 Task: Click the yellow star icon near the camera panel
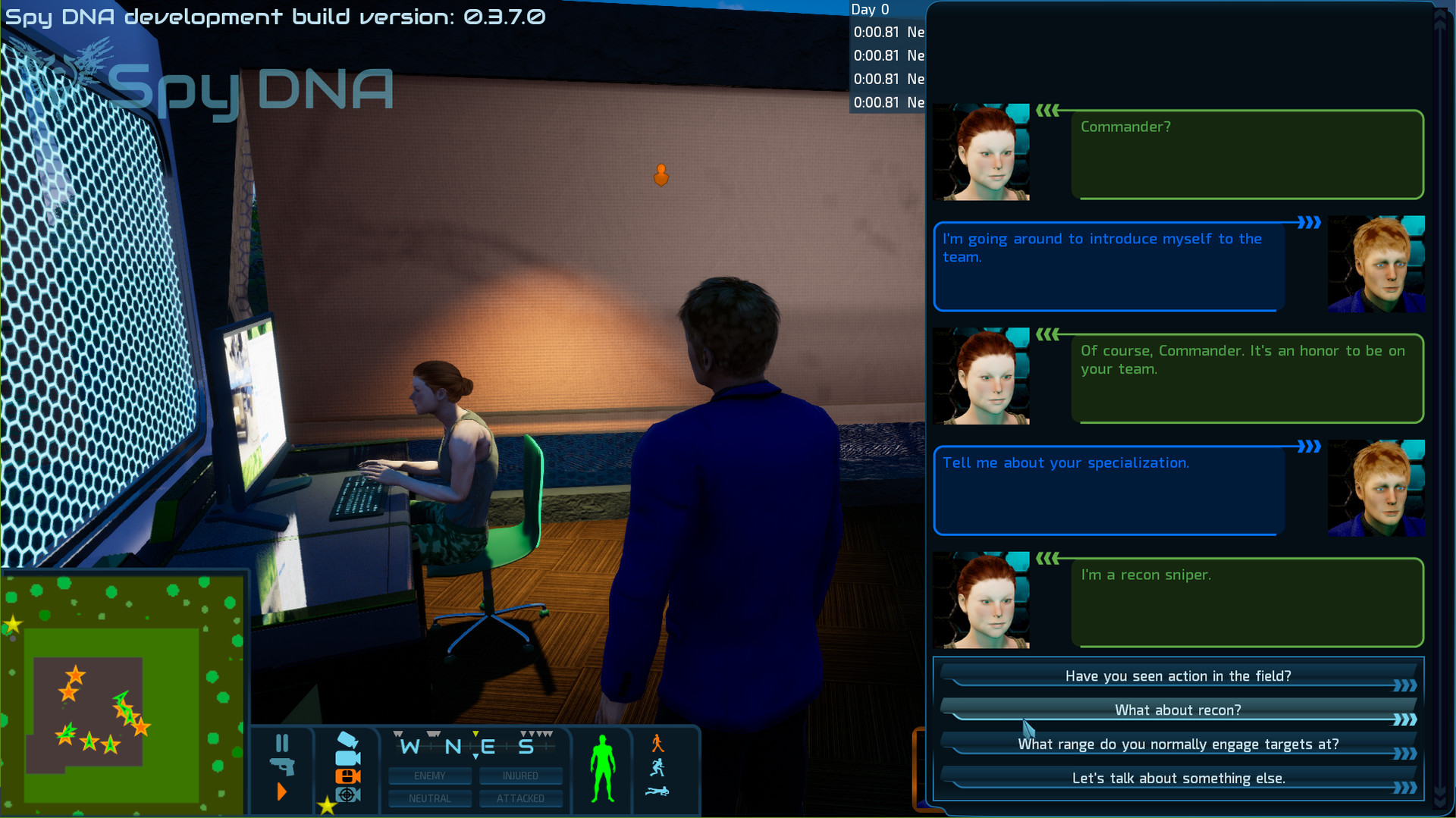point(328,805)
